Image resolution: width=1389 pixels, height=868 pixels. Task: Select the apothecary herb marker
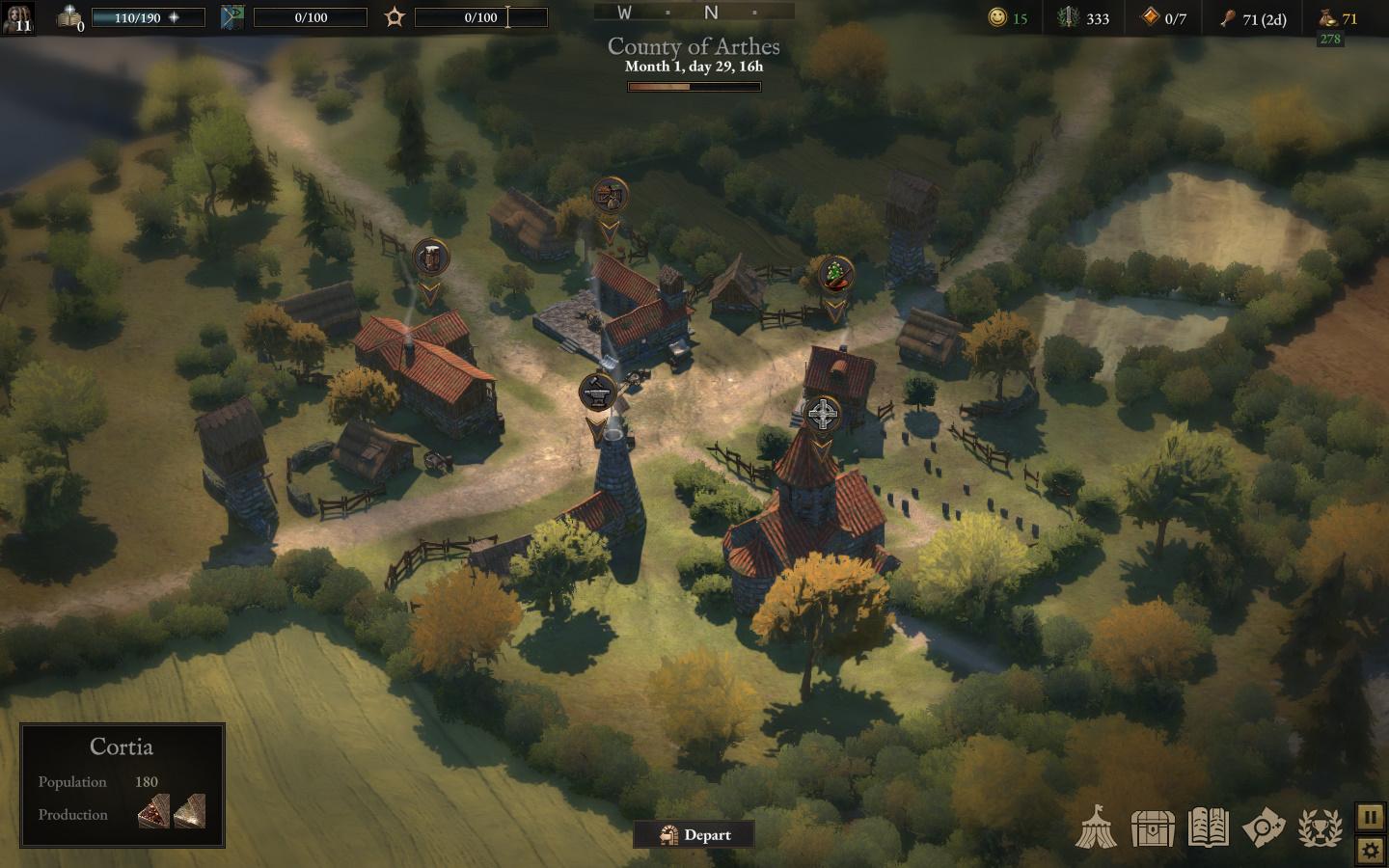coord(834,275)
